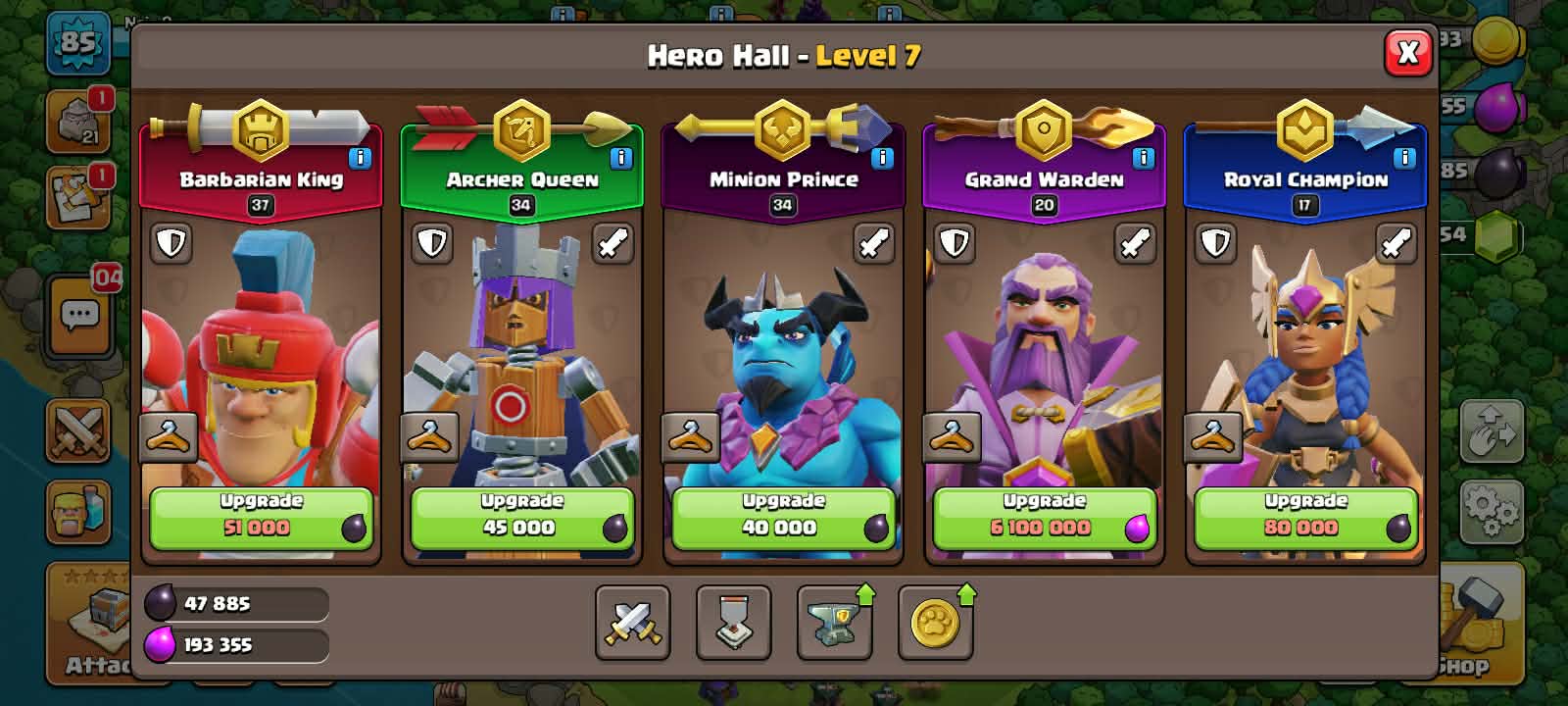The height and width of the screenshot is (706, 1568).
Task: Upgrade Archer Queen for 45 000
Action: click(x=521, y=518)
